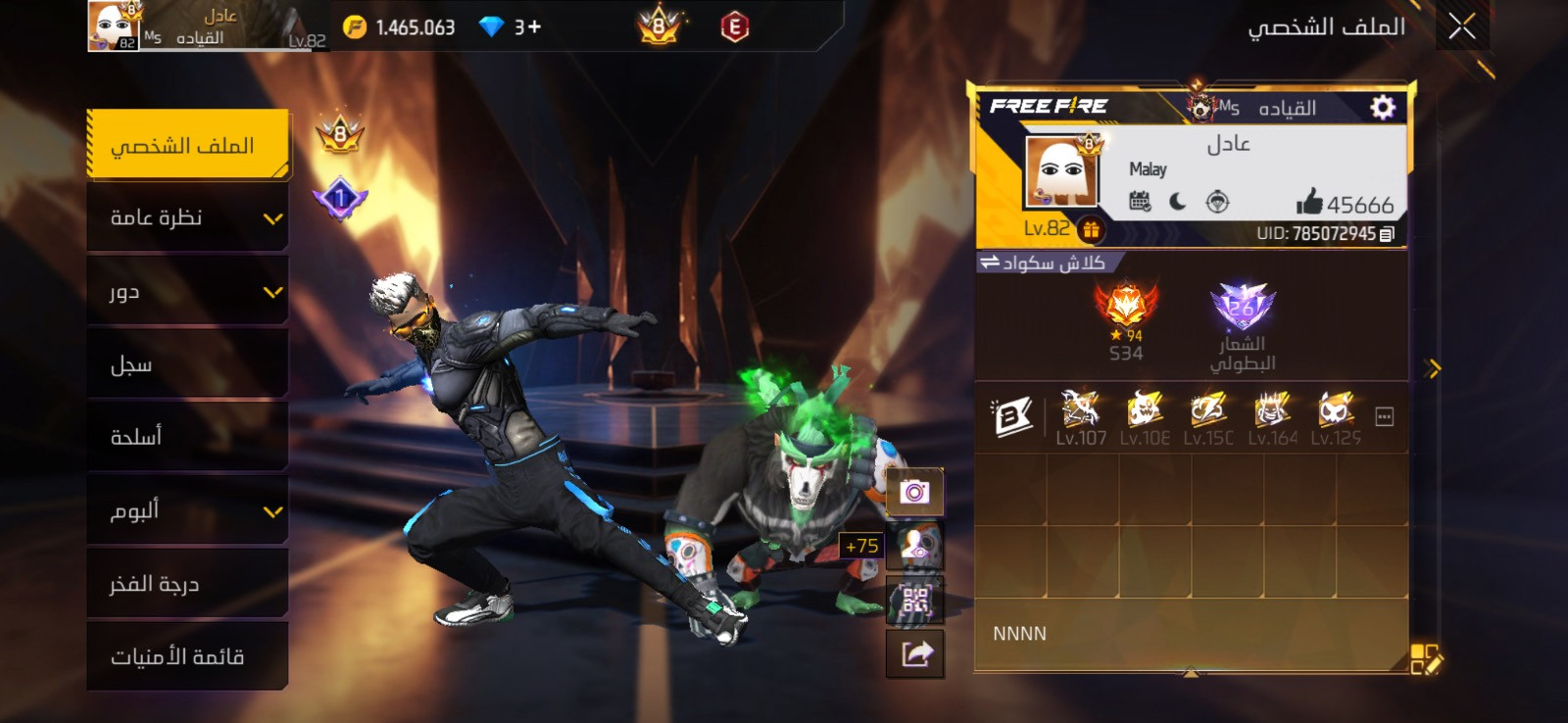Copy the player UID number
Screen dimensions: 1568x723
(1387, 234)
